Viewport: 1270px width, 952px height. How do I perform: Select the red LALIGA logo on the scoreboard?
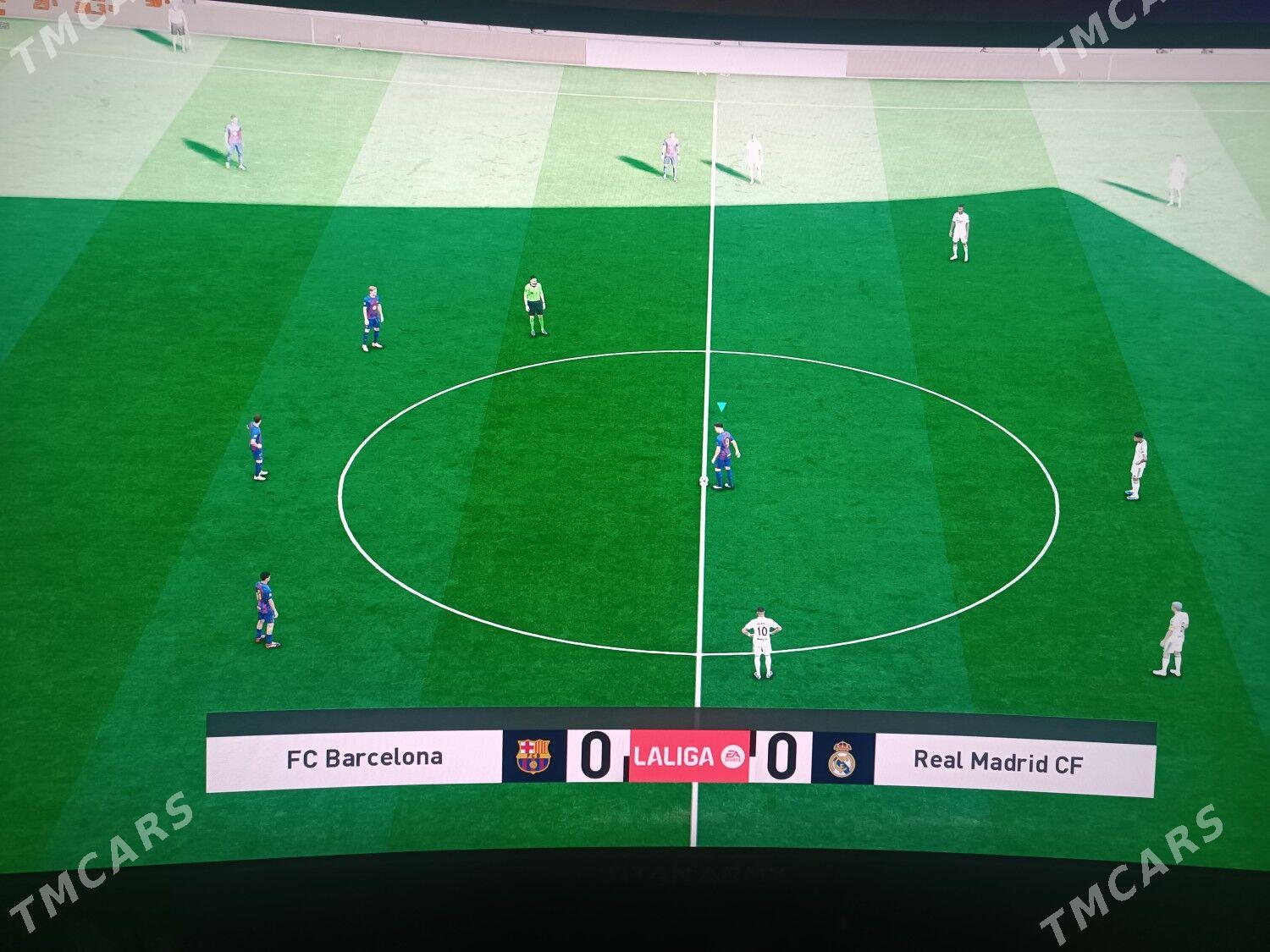(x=677, y=757)
